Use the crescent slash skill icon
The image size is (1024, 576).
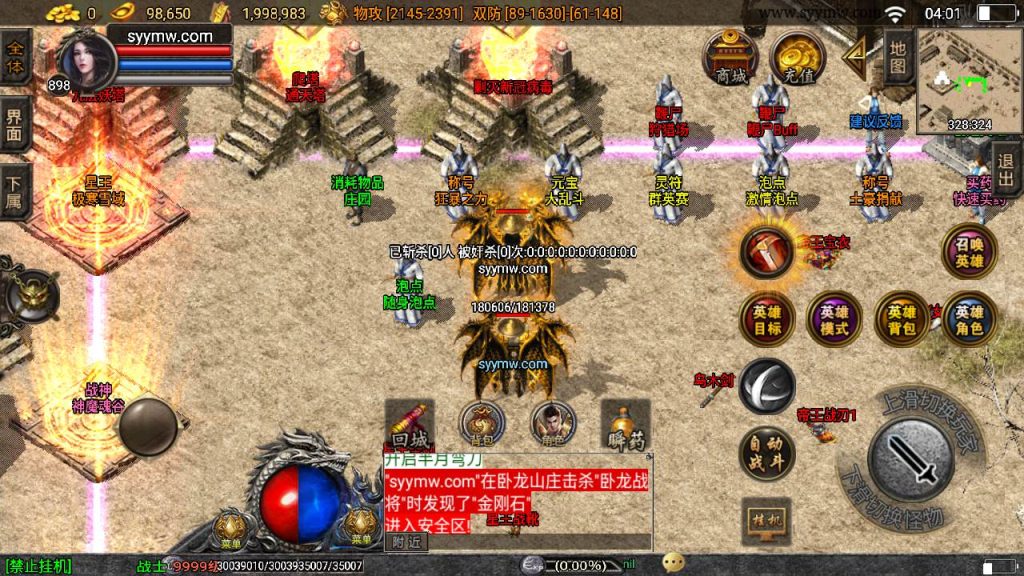click(x=767, y=386)
